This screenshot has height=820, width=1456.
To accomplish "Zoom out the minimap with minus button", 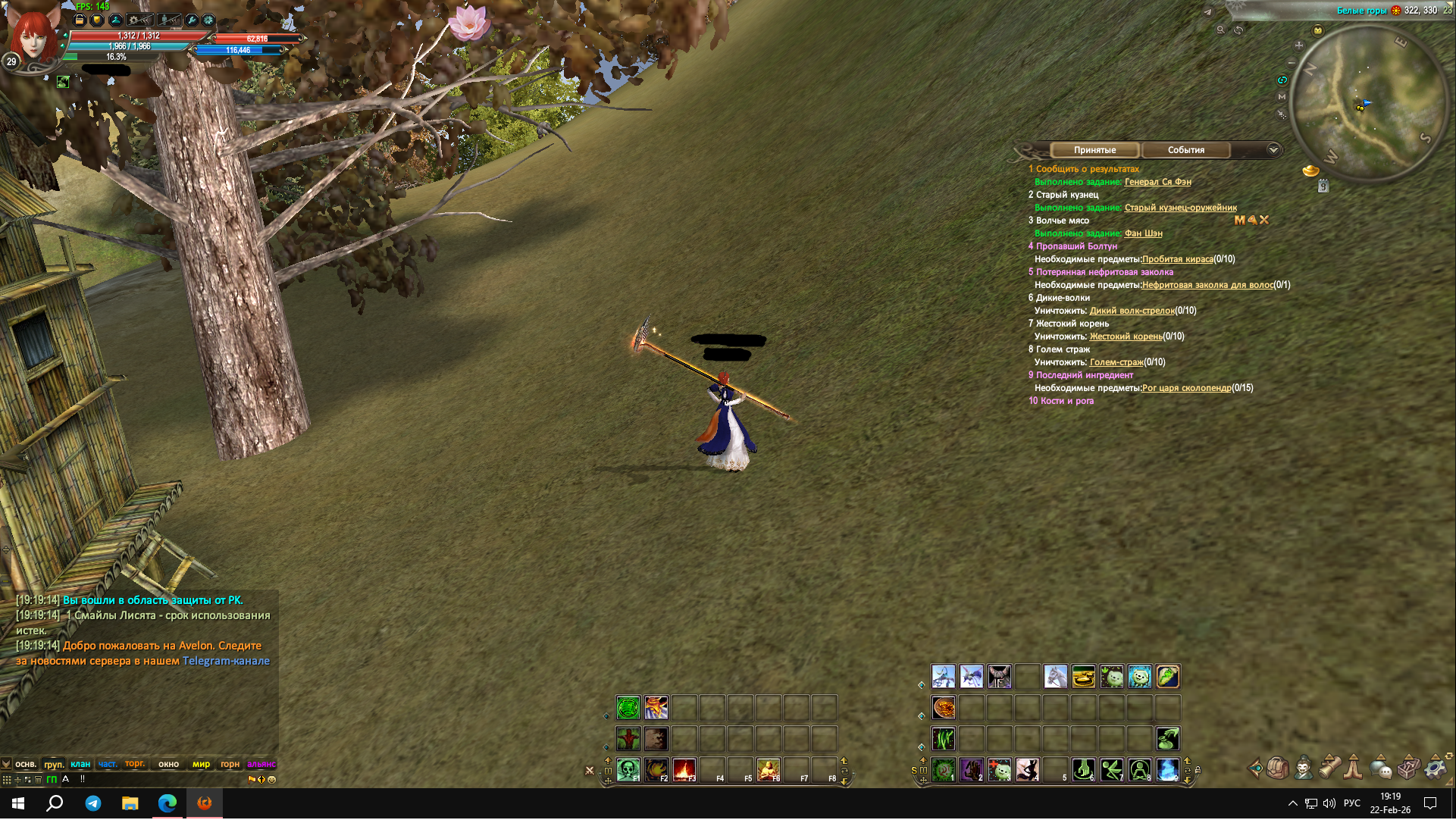I will coord(1292,62).
